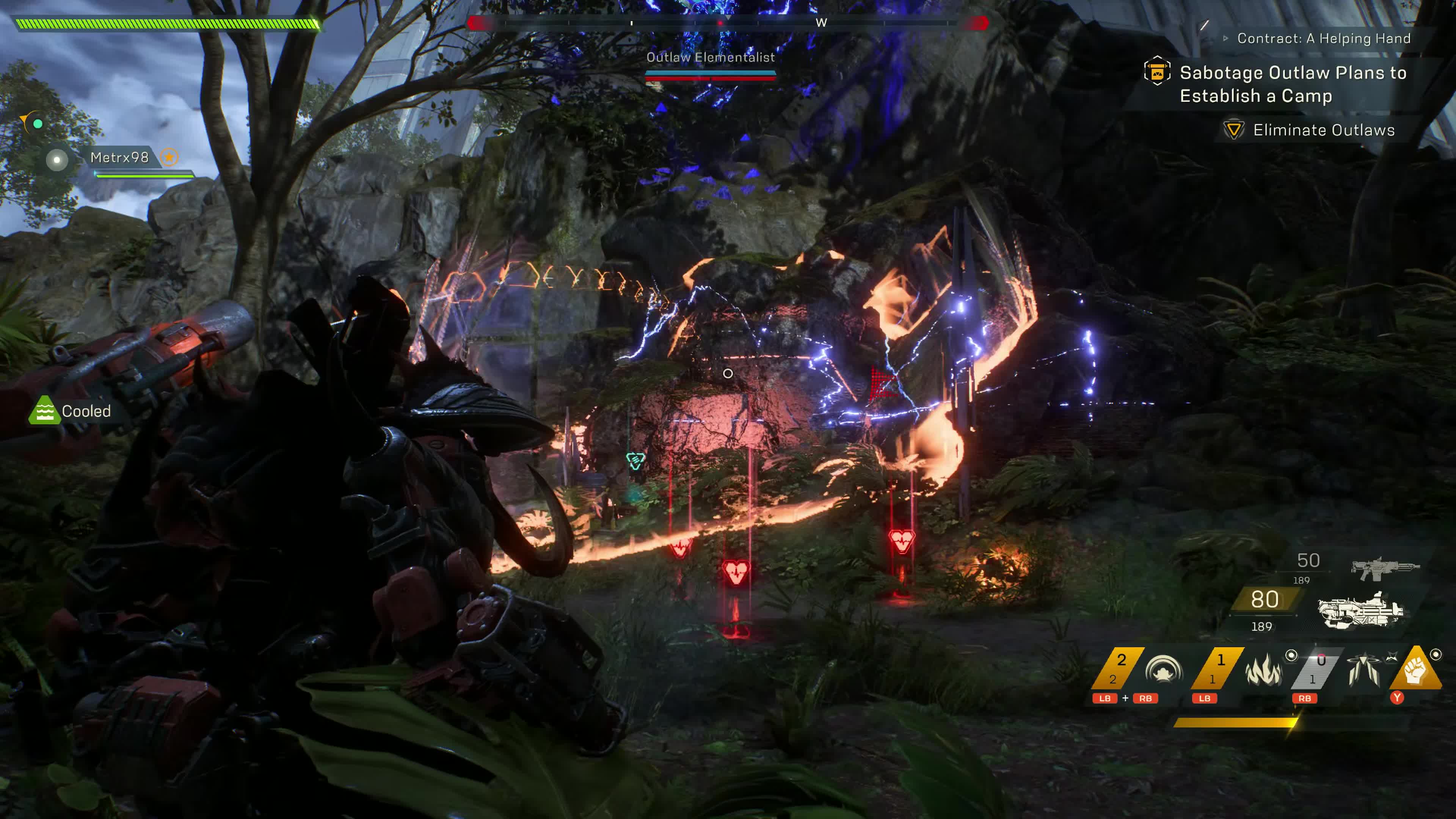The width and height of the screenshot is (1456, 819).
Task: Click the Eliminate Outlaws sub-objective
Action: point(1323,130)
